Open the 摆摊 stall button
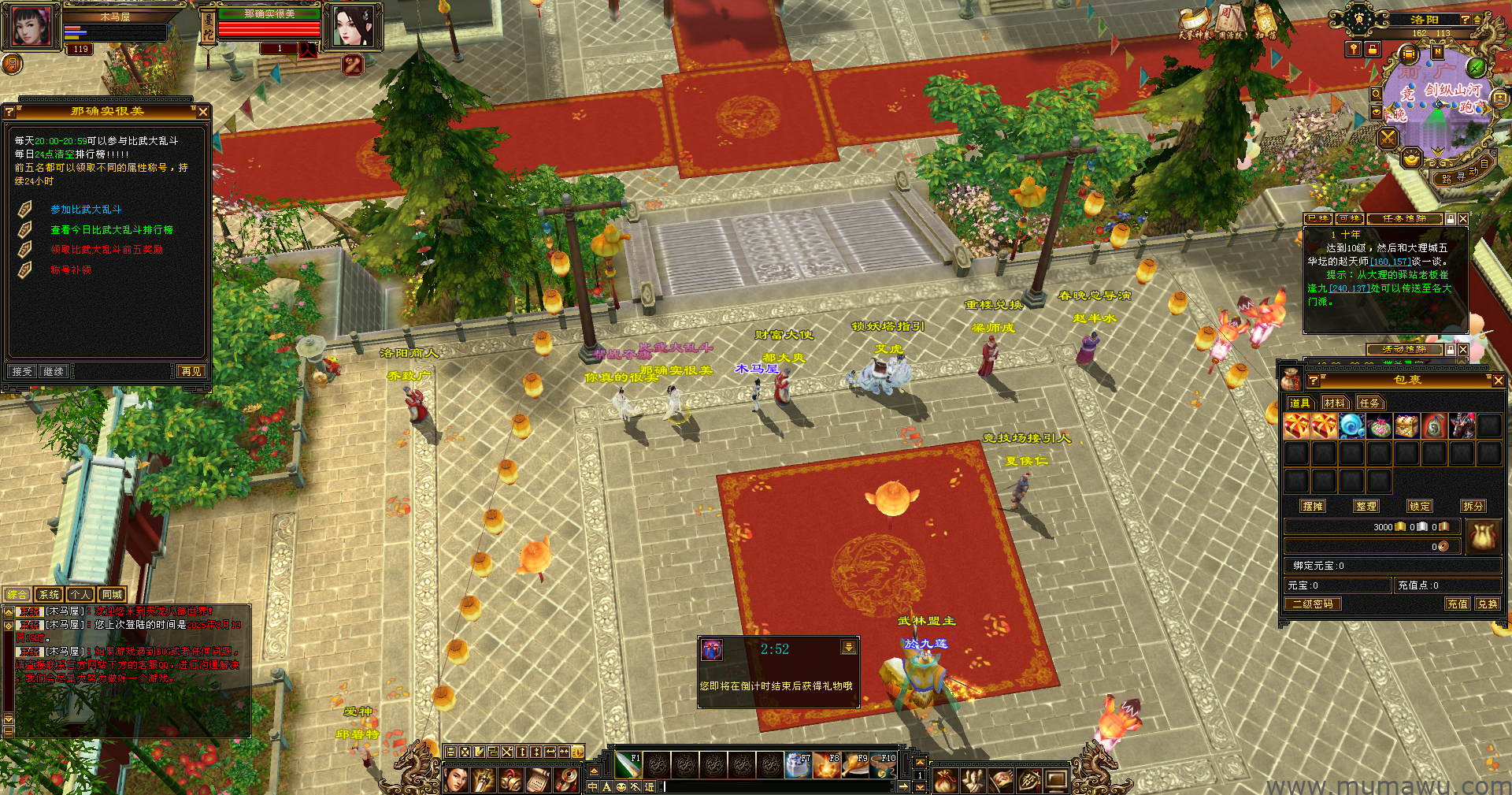Image resolution: width=1512 pixels, height=795 pixels. [1313, 507]
